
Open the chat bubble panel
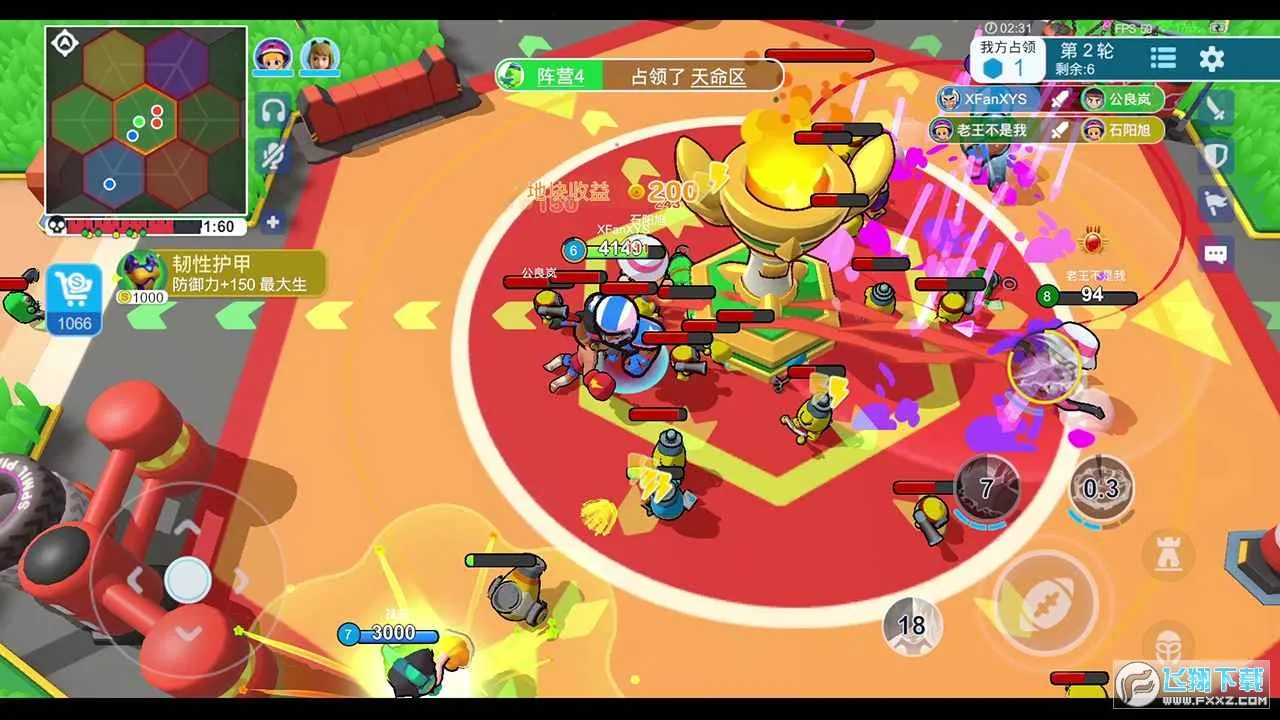point(1216,254)
